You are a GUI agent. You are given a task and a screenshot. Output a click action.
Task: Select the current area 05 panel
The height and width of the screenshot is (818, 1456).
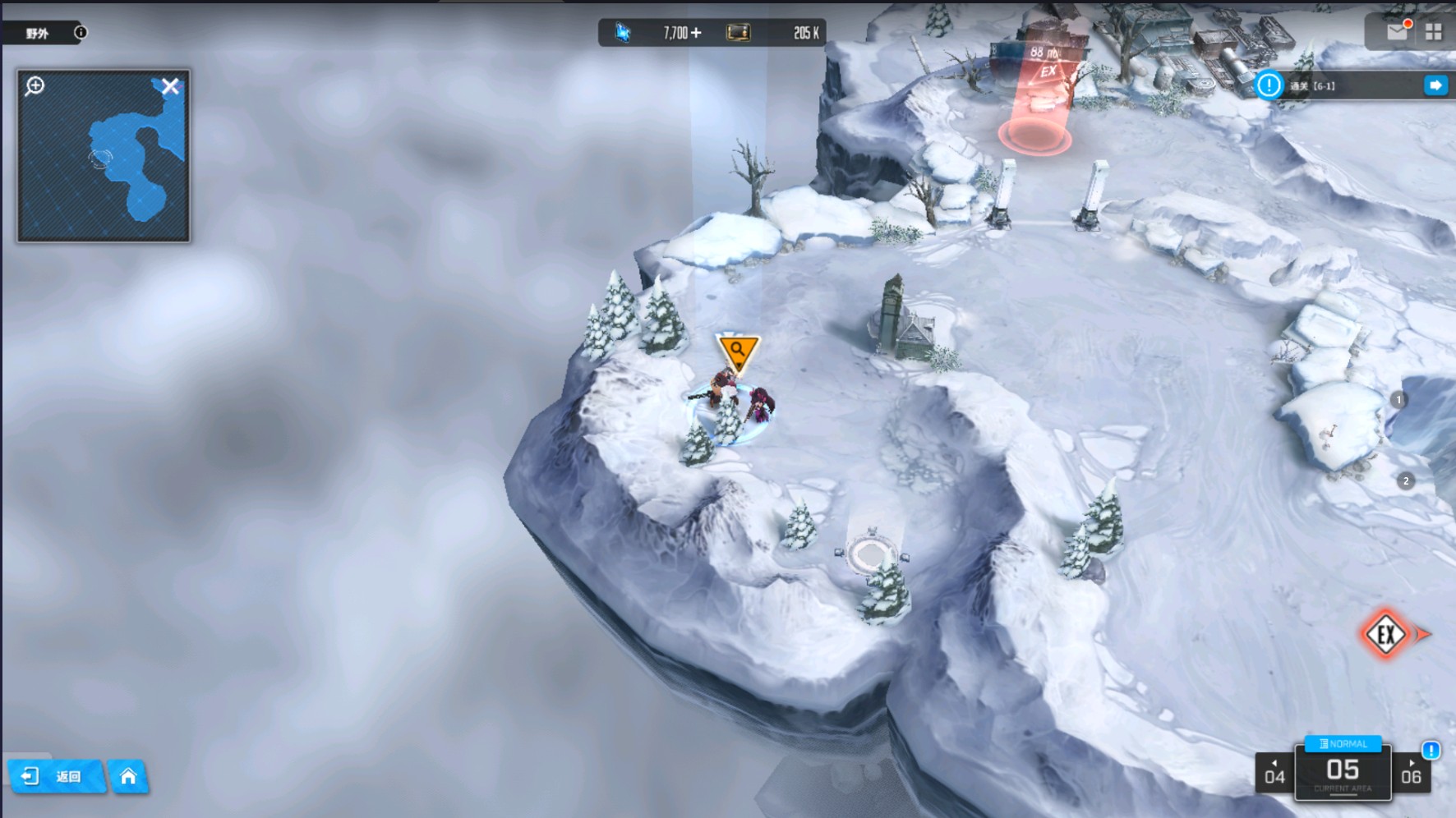point(1343,774)
